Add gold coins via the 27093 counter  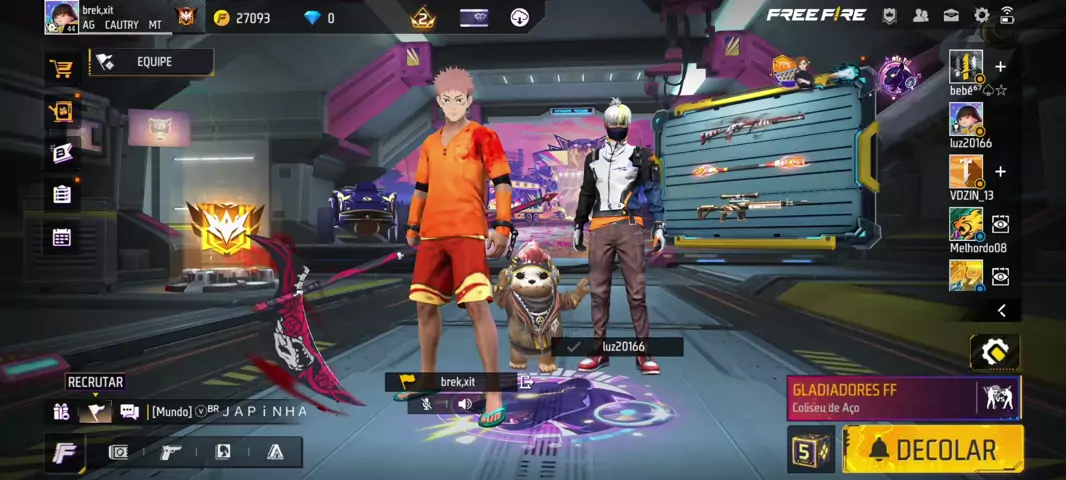click(242, 18)
